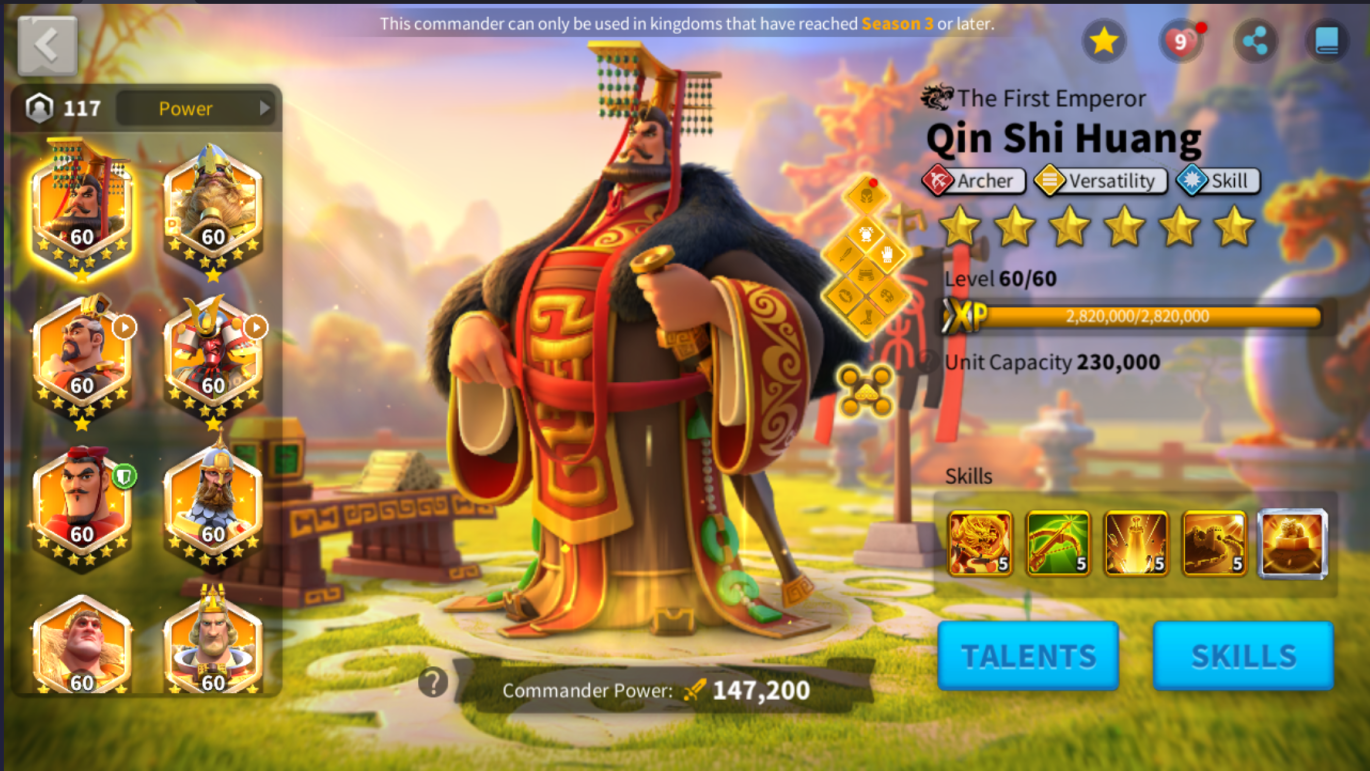View the Great Wall chain skill
This screenshot has height=771, width=1370.
[1214, 543]
